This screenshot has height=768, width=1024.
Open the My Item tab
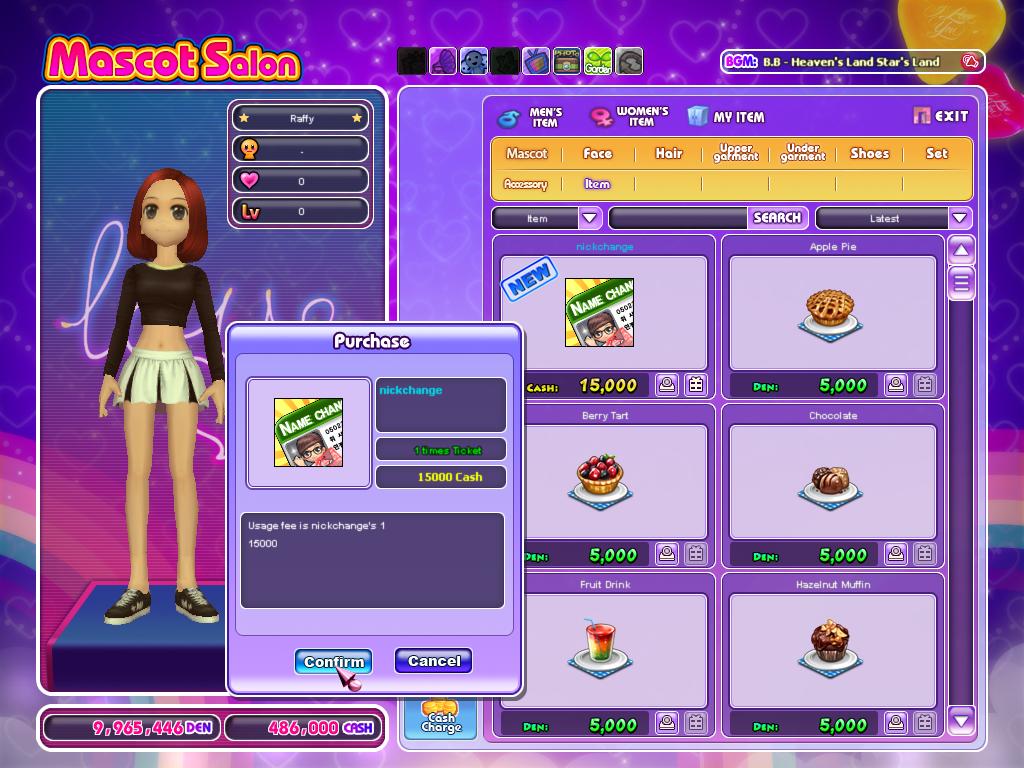727,117
